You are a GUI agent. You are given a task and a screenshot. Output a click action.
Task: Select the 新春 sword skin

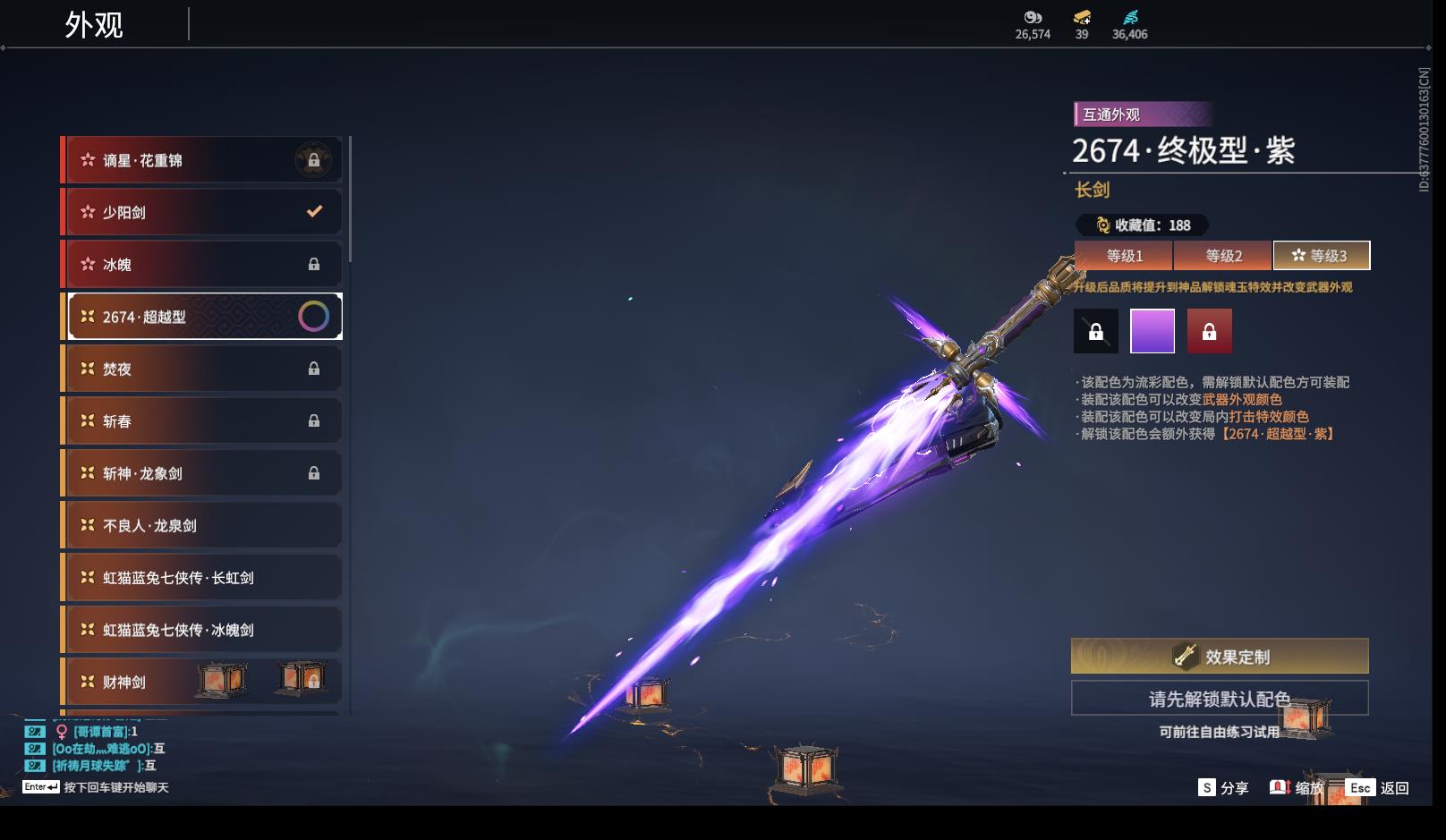click(x=201, y=420)
